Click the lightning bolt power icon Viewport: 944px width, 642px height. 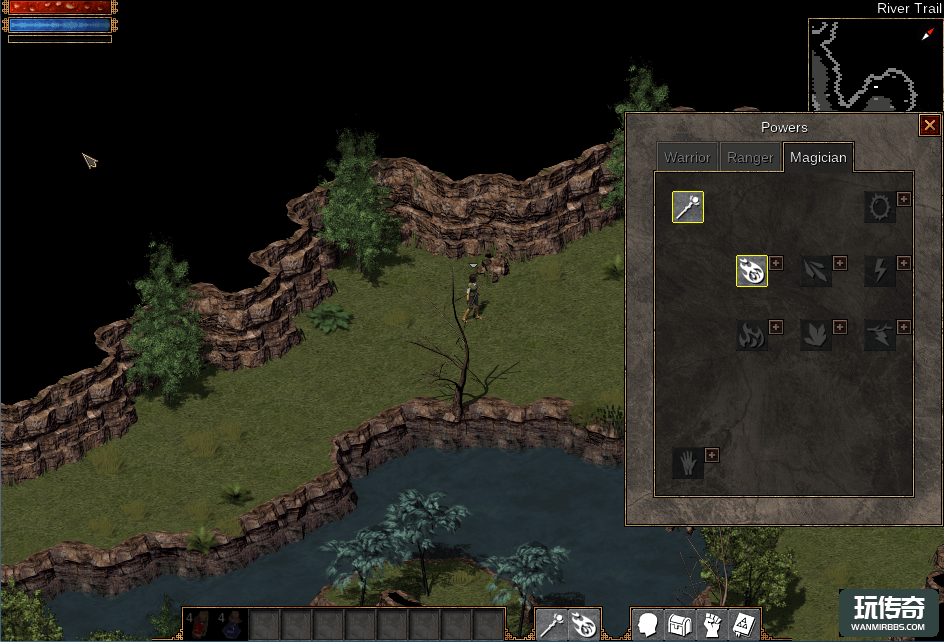880,271
